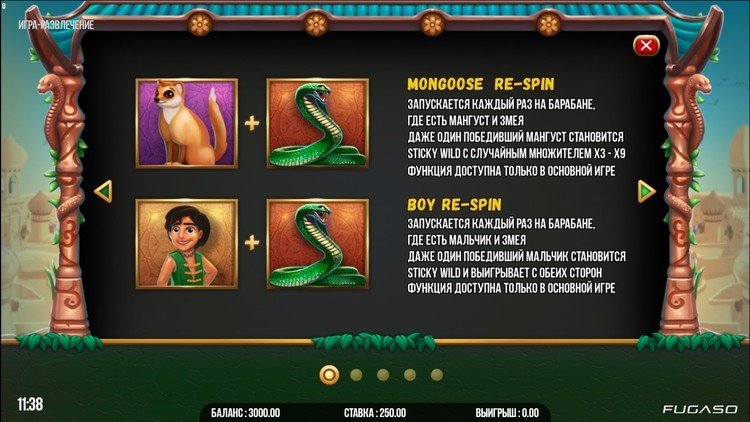Image resolution: width=750 pixels, height=422 pixels.
Task: Choose the last page dot
Action: point(437,375)
